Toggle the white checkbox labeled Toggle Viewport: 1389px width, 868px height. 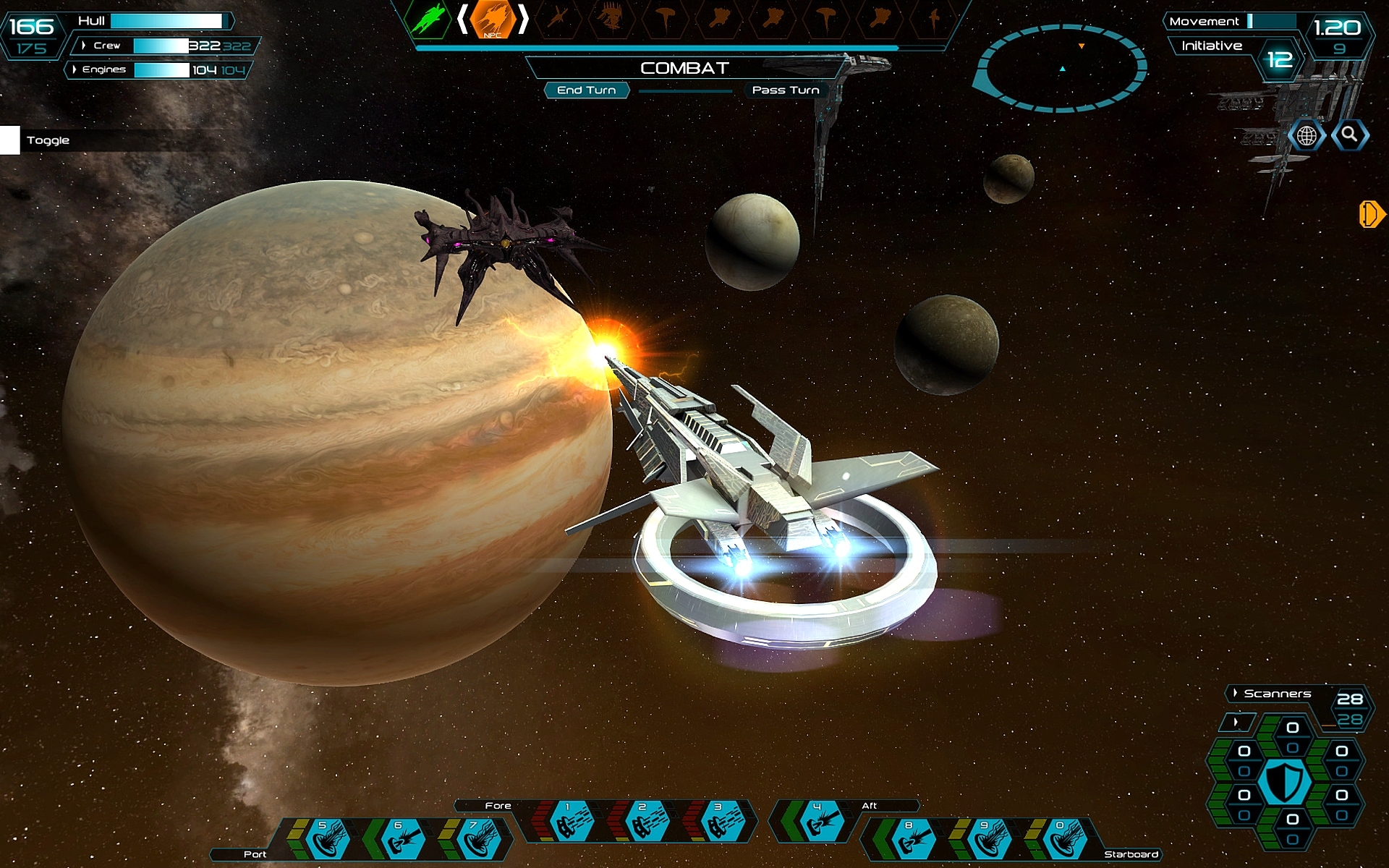(10, 140)
